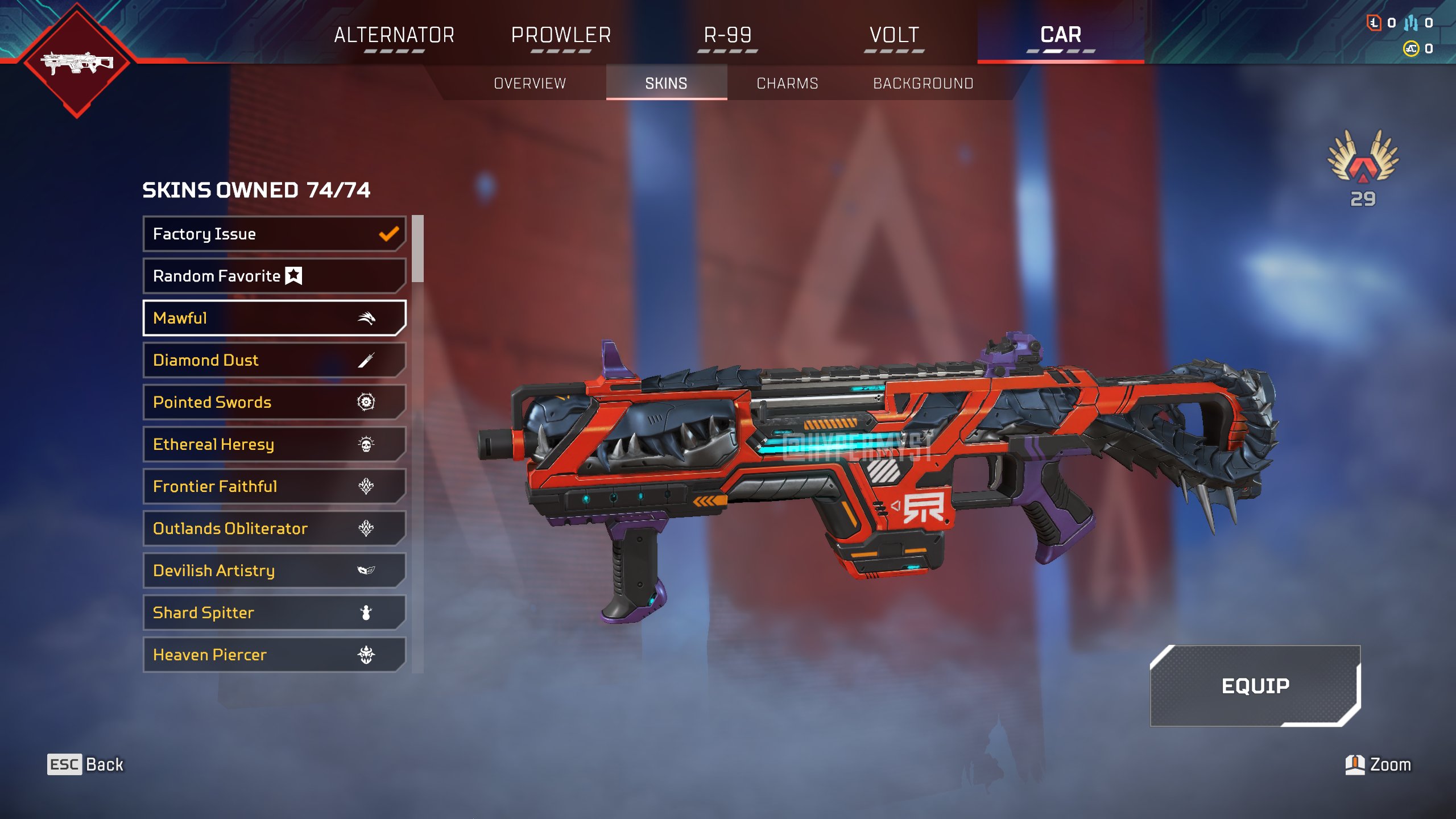The height and width of the screenshot is (819, 1456).
Task: Preview the Diamond Dust skin
Action: tap(274, 360)
